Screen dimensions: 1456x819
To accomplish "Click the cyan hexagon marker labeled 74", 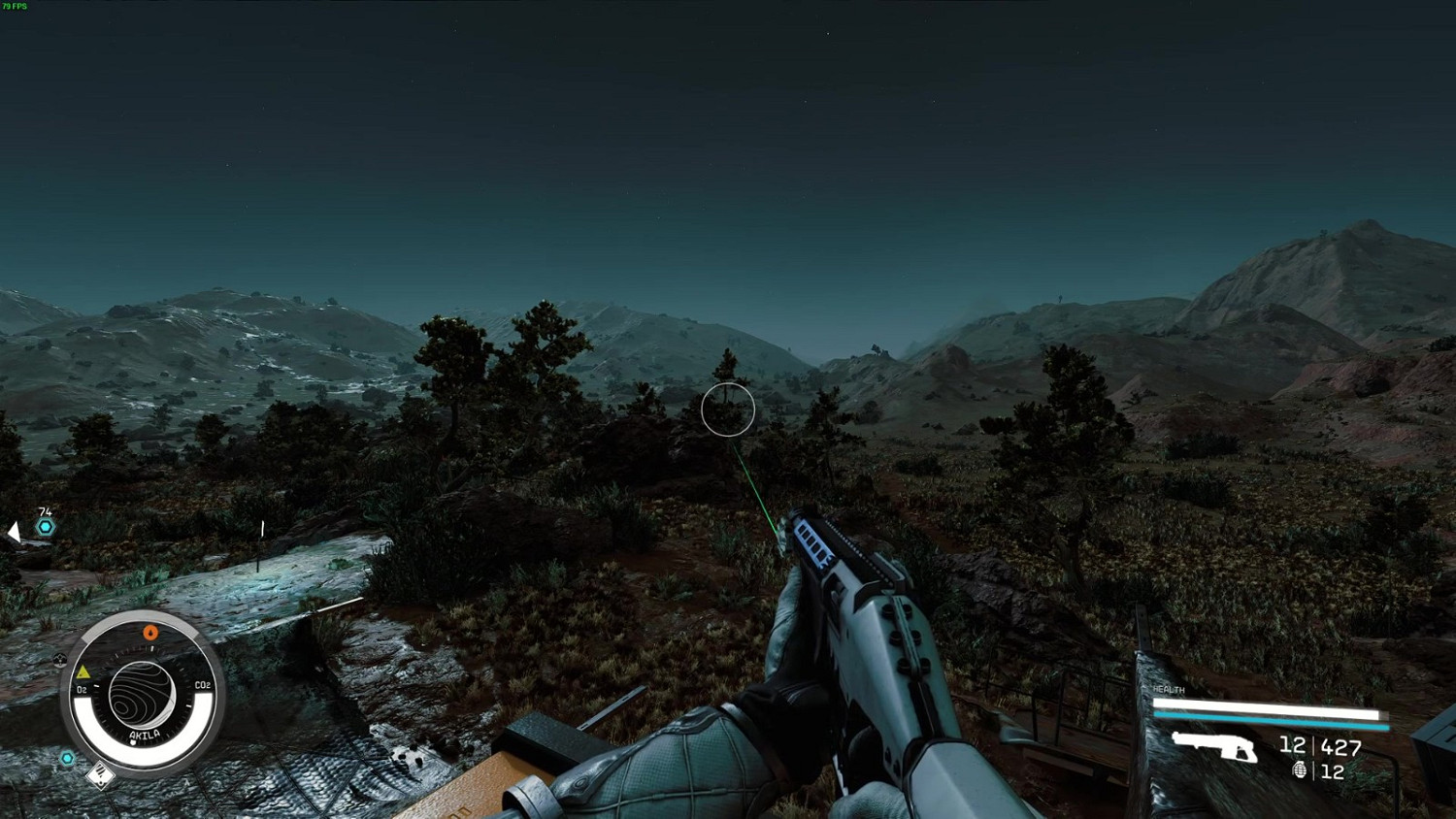I will 44,524.
